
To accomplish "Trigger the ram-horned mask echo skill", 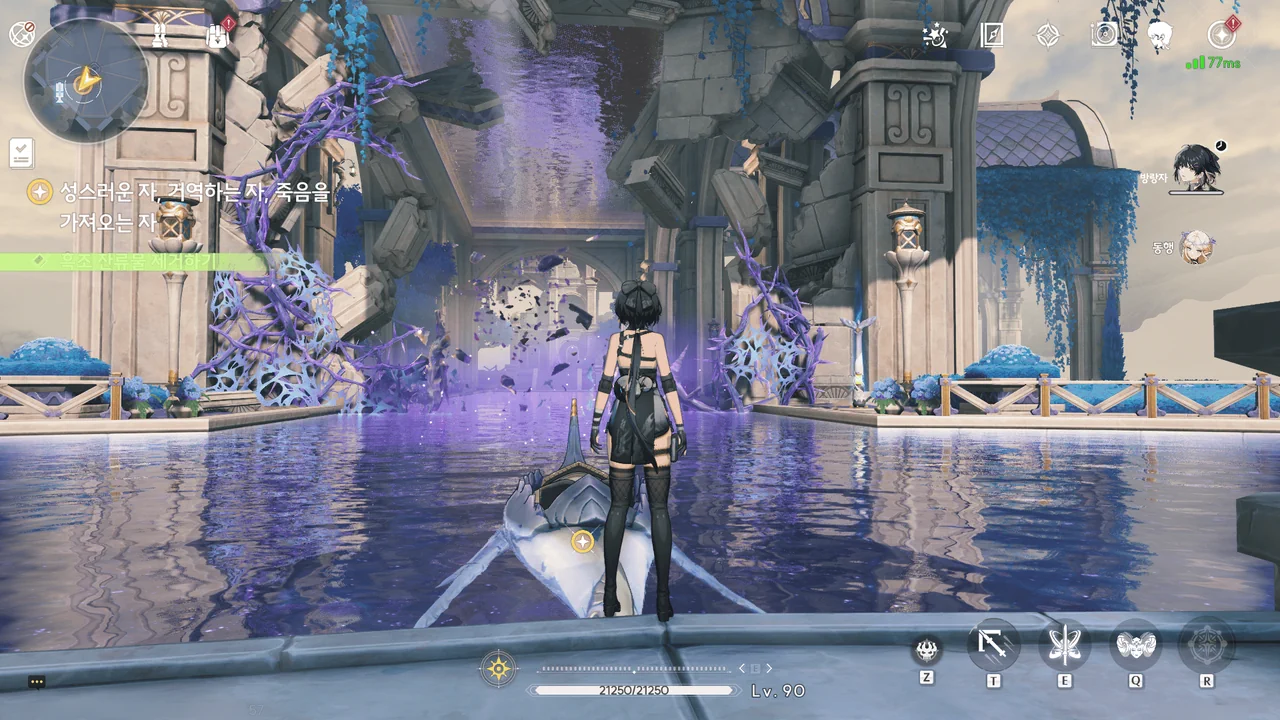I will pos(1136,645).
